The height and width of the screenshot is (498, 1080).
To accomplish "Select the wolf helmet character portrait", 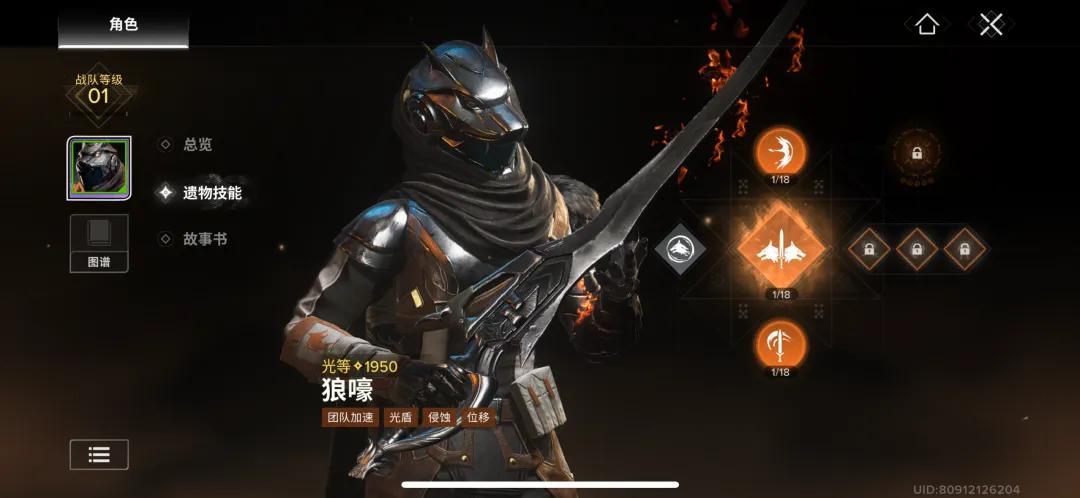I will (x=99, y=169).
